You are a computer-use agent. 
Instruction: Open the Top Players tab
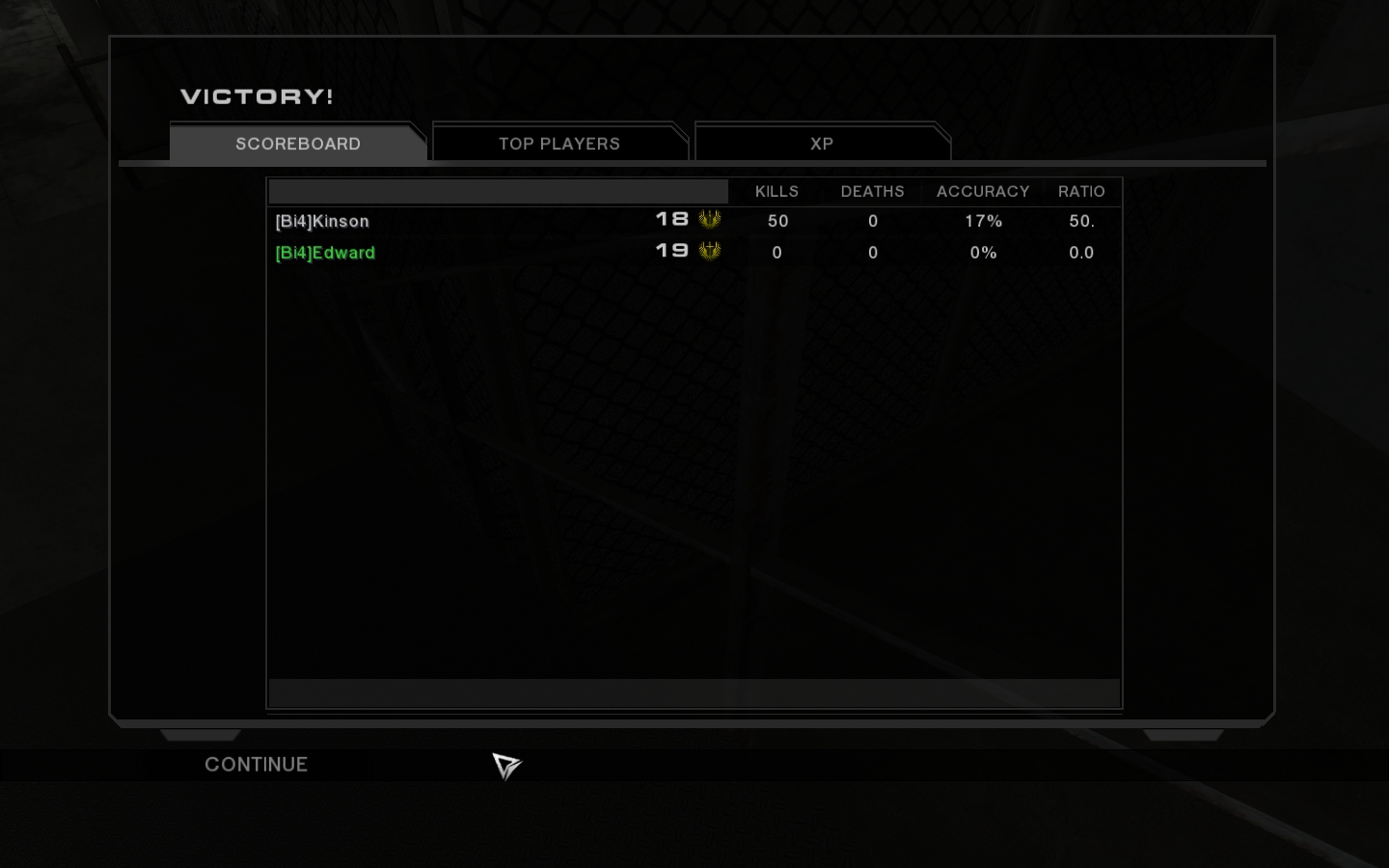(559, 144)
